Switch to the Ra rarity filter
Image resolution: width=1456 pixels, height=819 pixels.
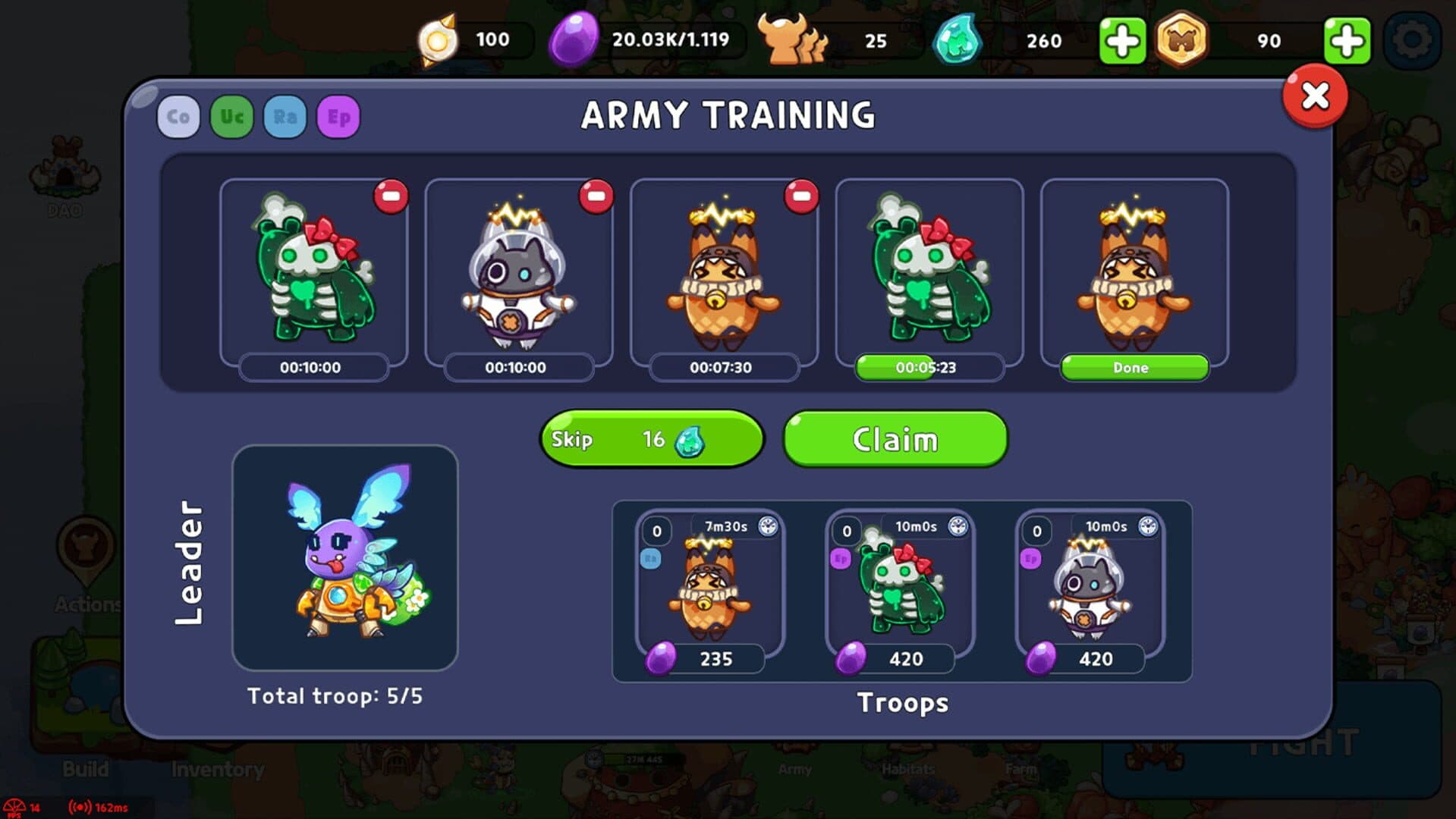(x=285, y=117)
